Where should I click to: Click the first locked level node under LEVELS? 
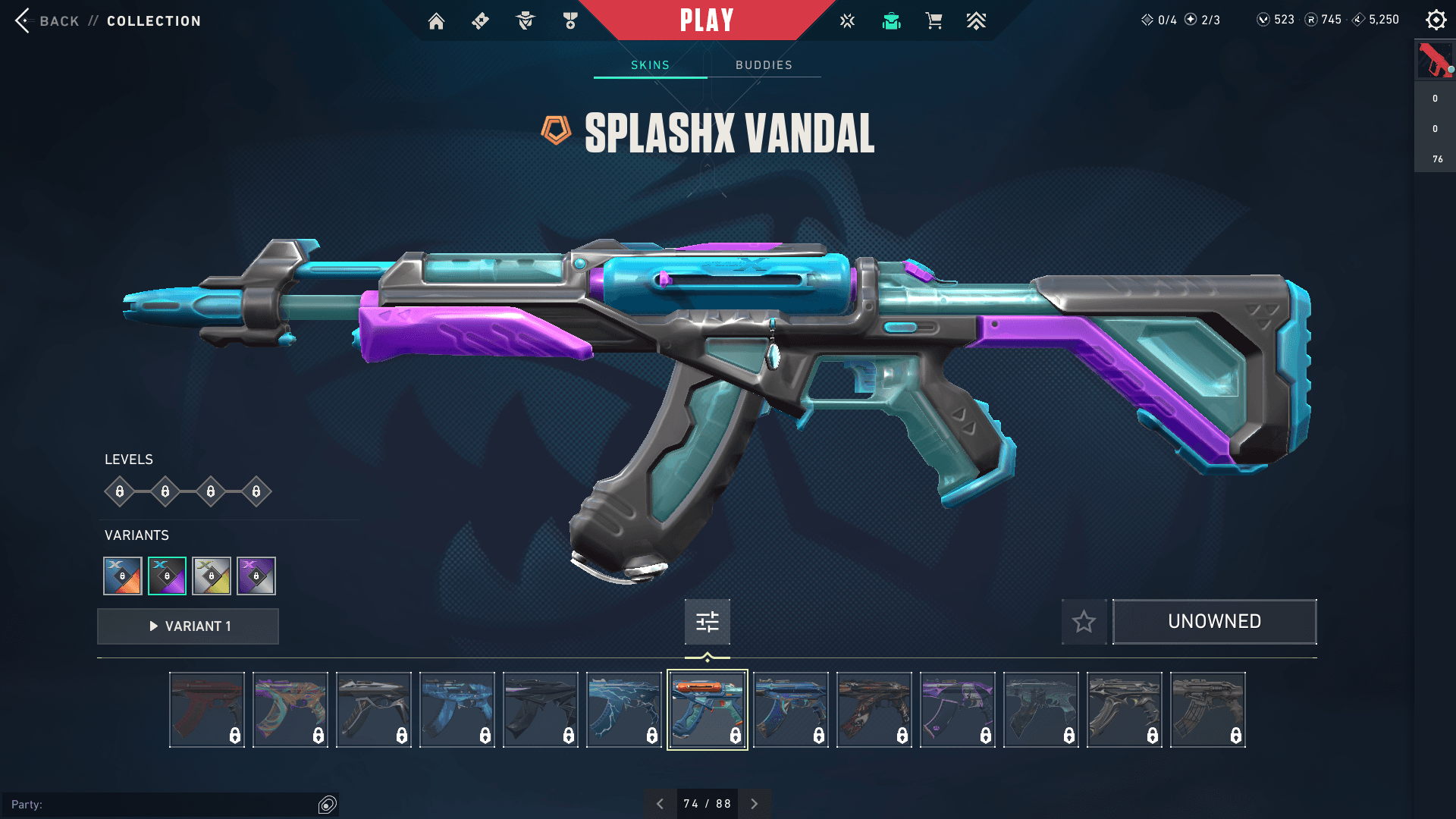119,491
